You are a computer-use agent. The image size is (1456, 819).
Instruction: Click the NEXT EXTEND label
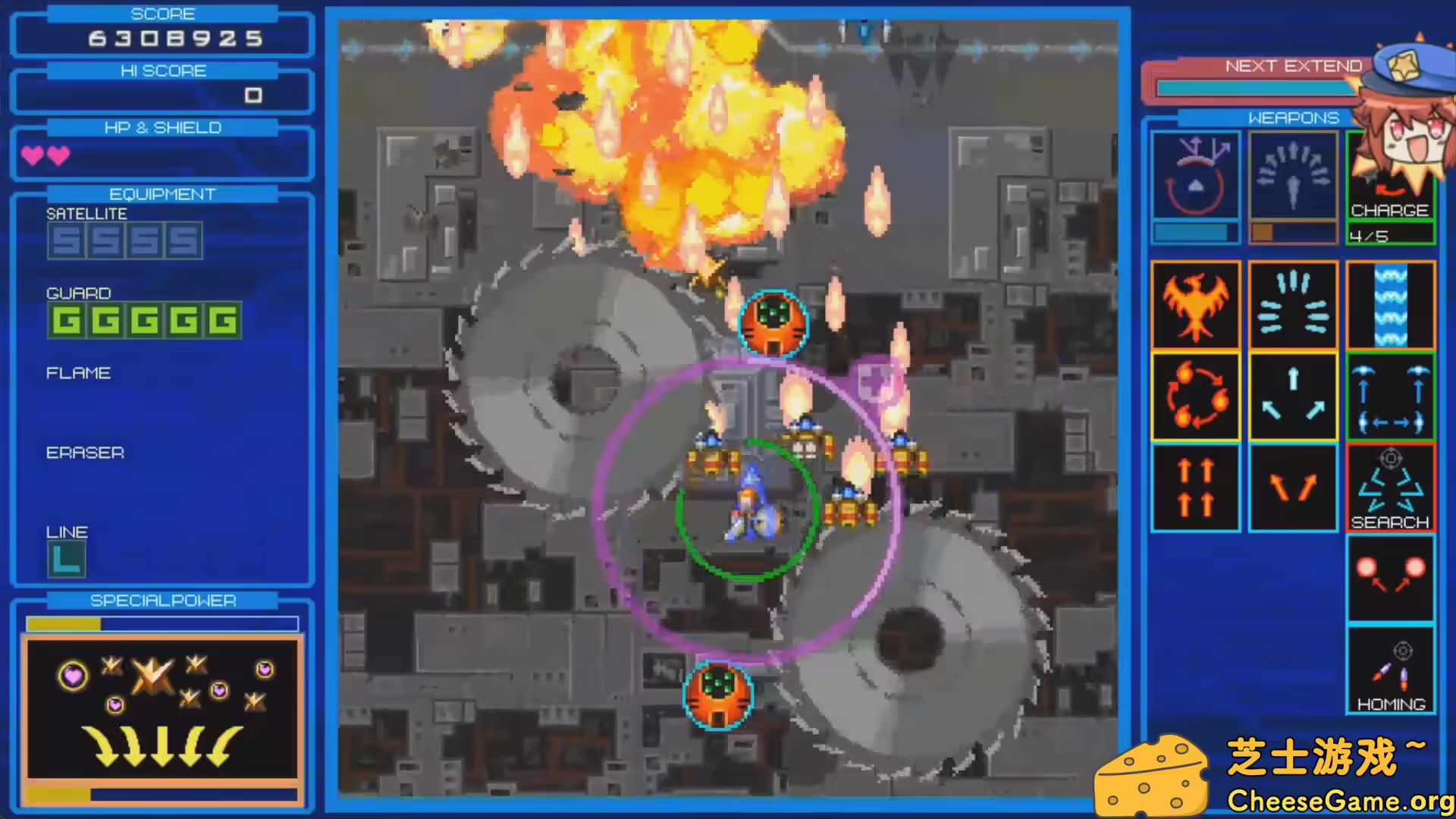[1293, 66]
